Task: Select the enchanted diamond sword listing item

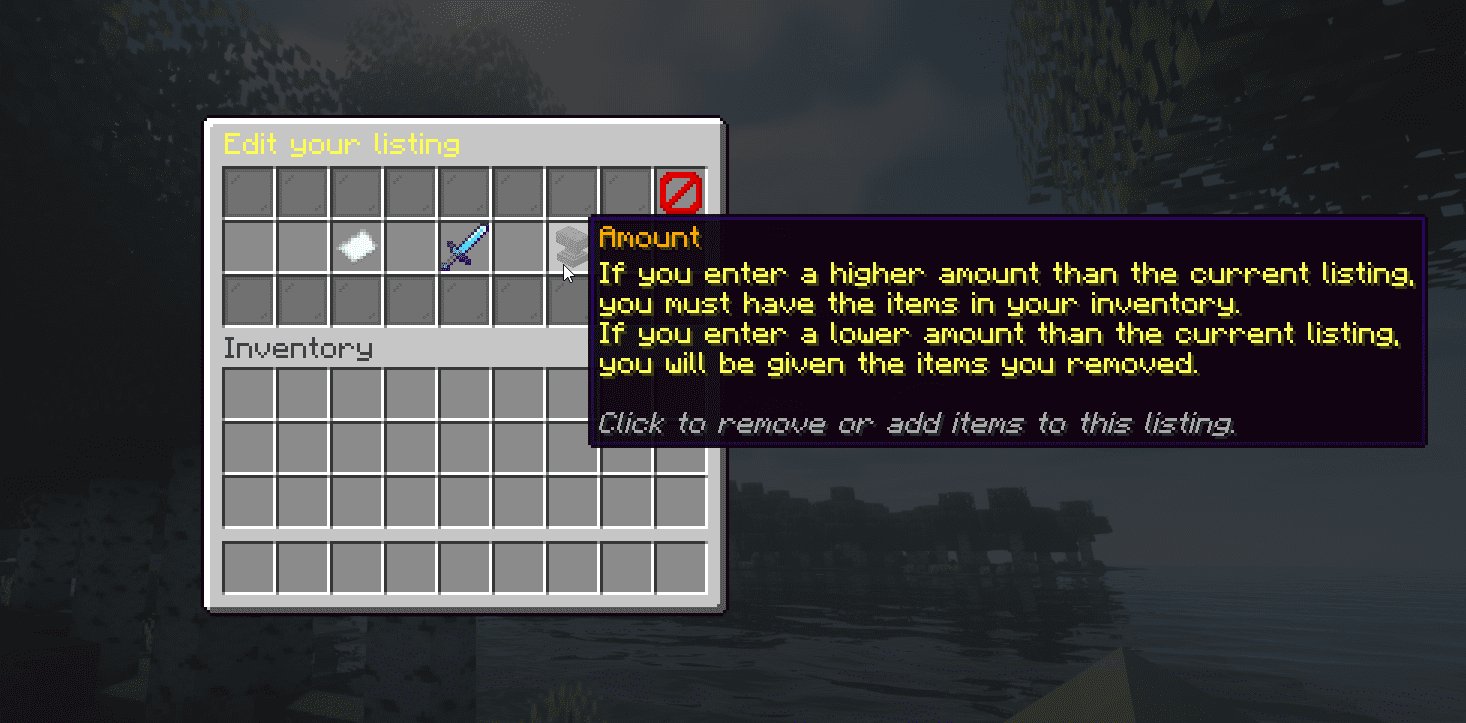Action: click(464, 248)
